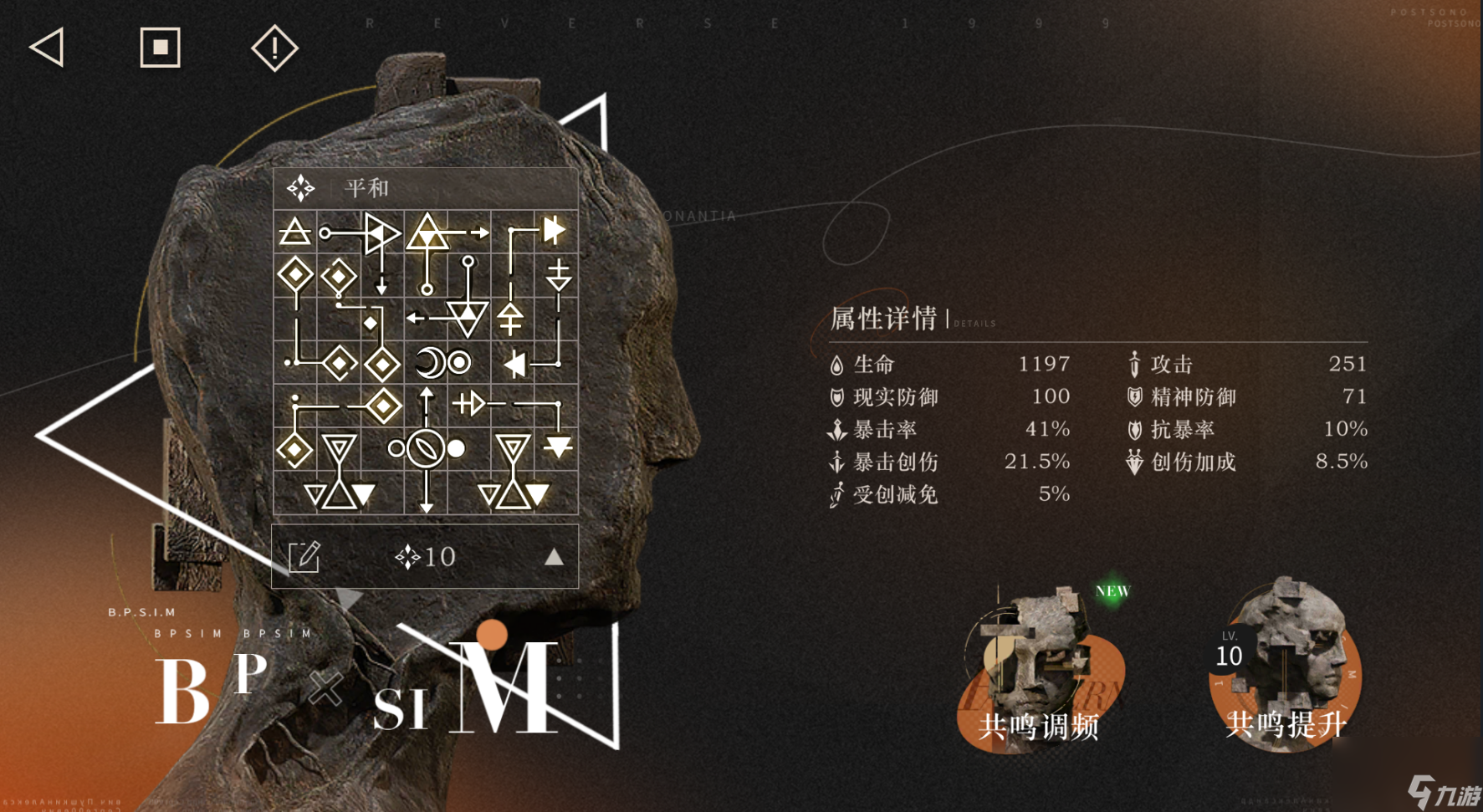
Task: Click the diamond currency count showing 10
Action: coord(425,556)
